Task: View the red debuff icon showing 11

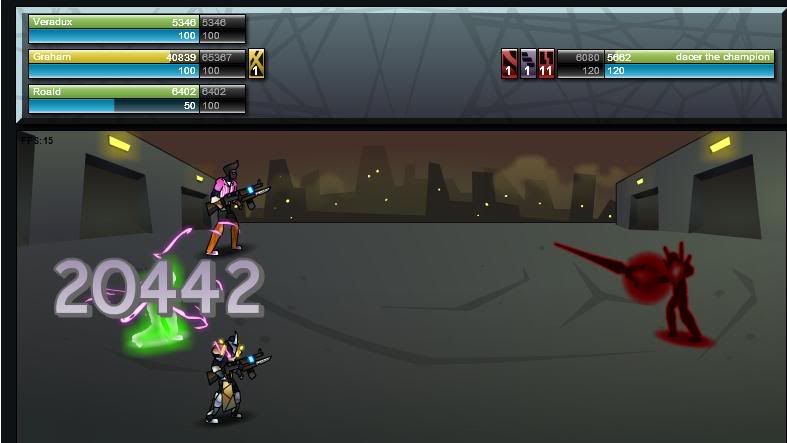Action: click(x=546, y=64)
